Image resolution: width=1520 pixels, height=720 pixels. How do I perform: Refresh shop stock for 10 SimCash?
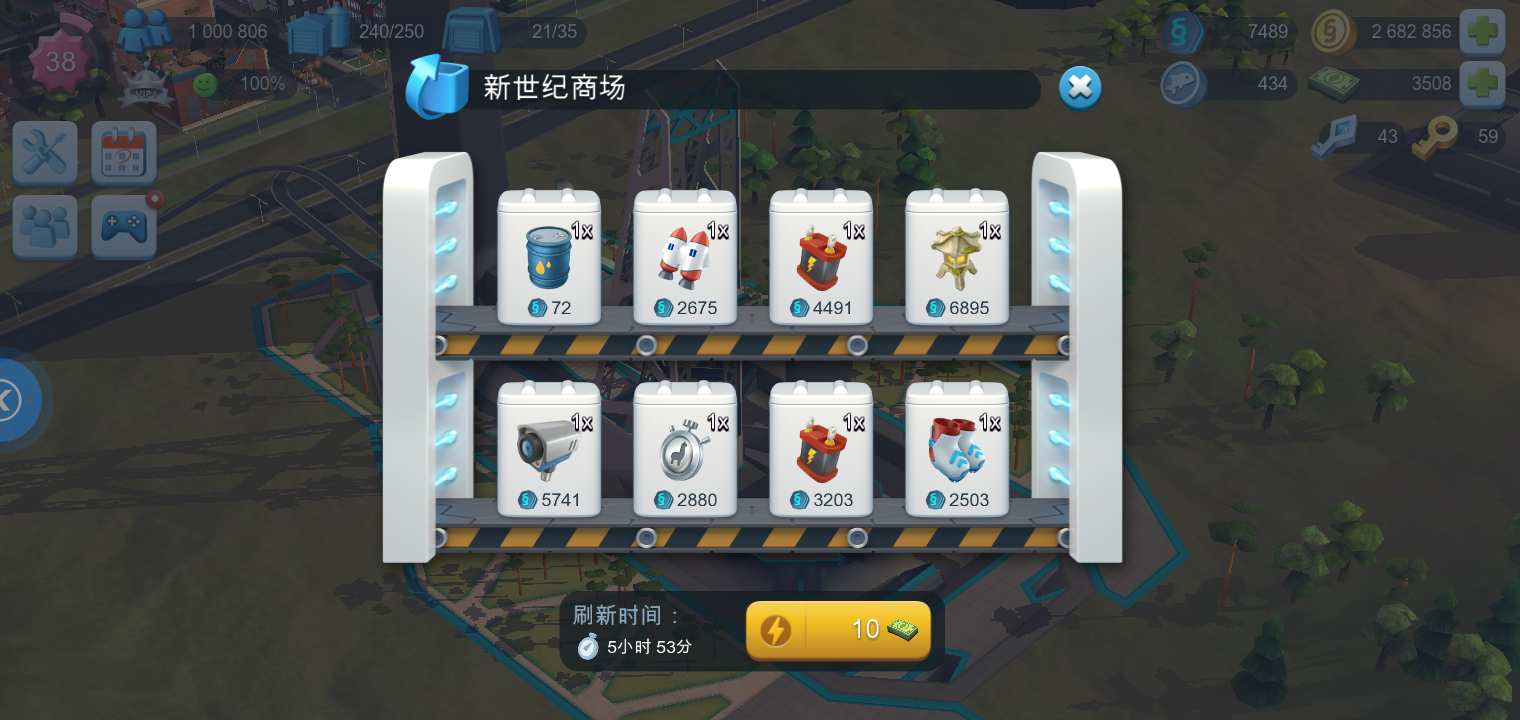838,630
